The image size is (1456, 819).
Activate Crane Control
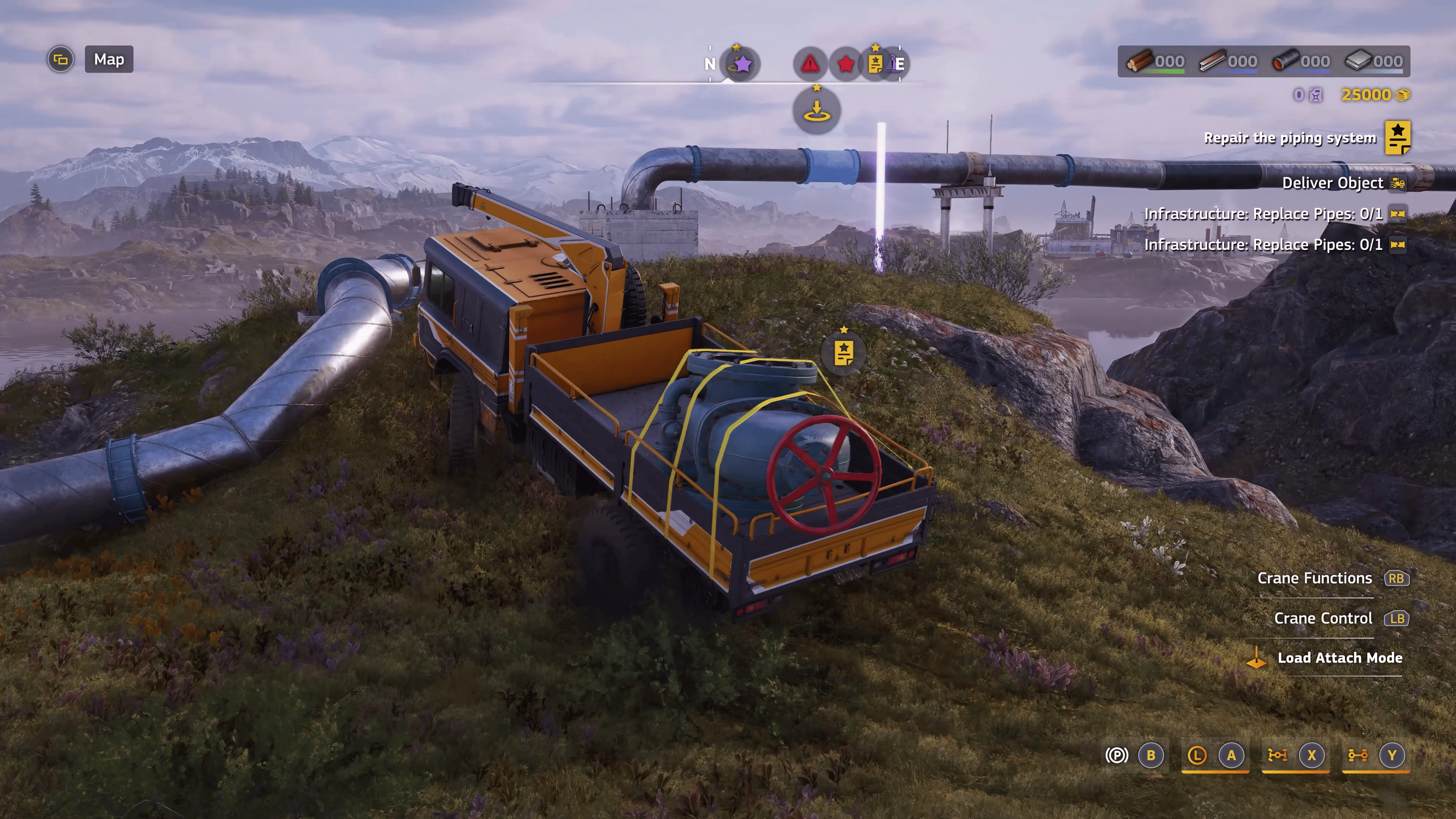tap(1323, 618)
